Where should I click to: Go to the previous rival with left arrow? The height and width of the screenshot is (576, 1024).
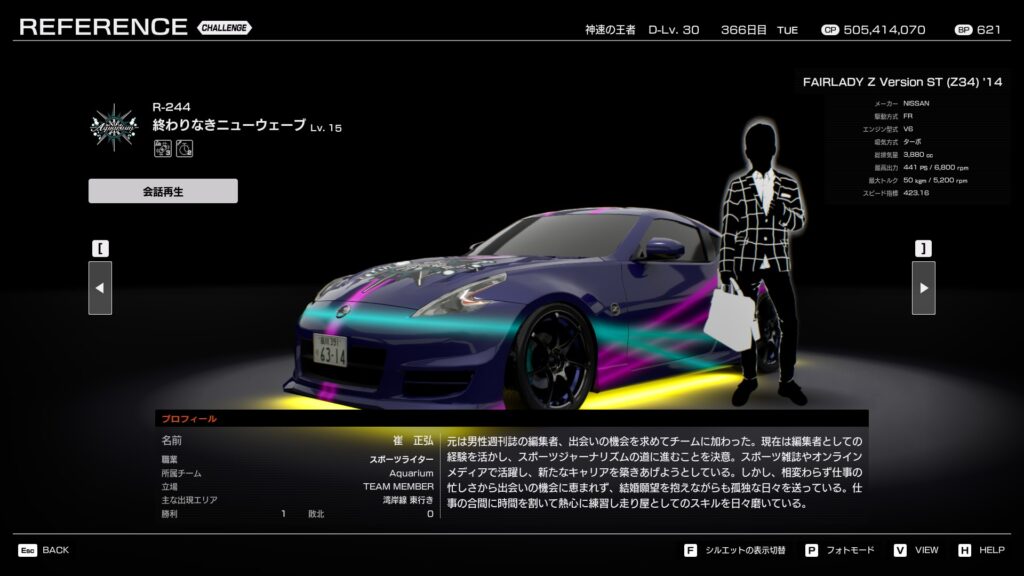point(100,288)
